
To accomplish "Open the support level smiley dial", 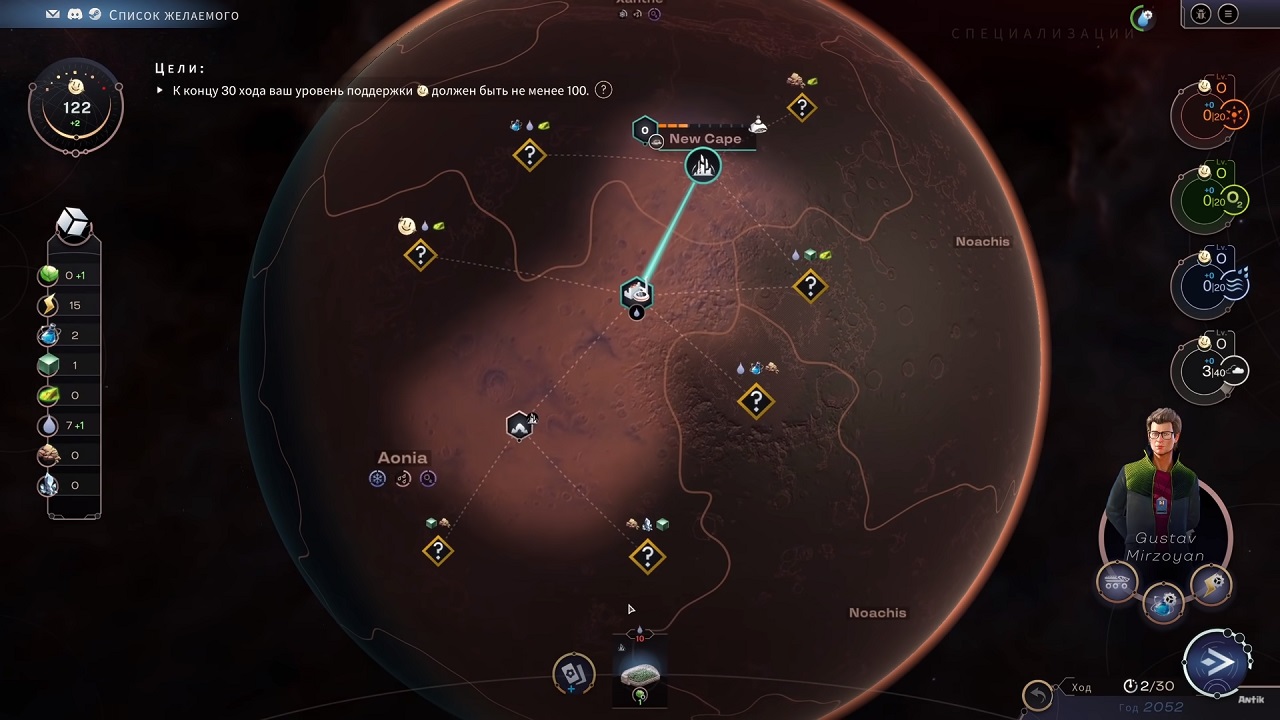I will coord(76,107).
